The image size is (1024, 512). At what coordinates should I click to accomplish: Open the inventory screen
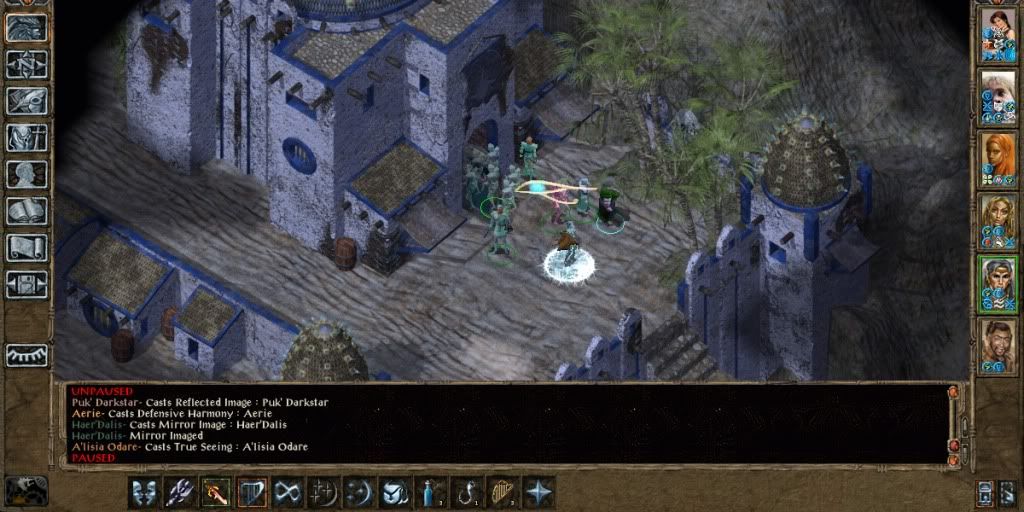(26, 137)
